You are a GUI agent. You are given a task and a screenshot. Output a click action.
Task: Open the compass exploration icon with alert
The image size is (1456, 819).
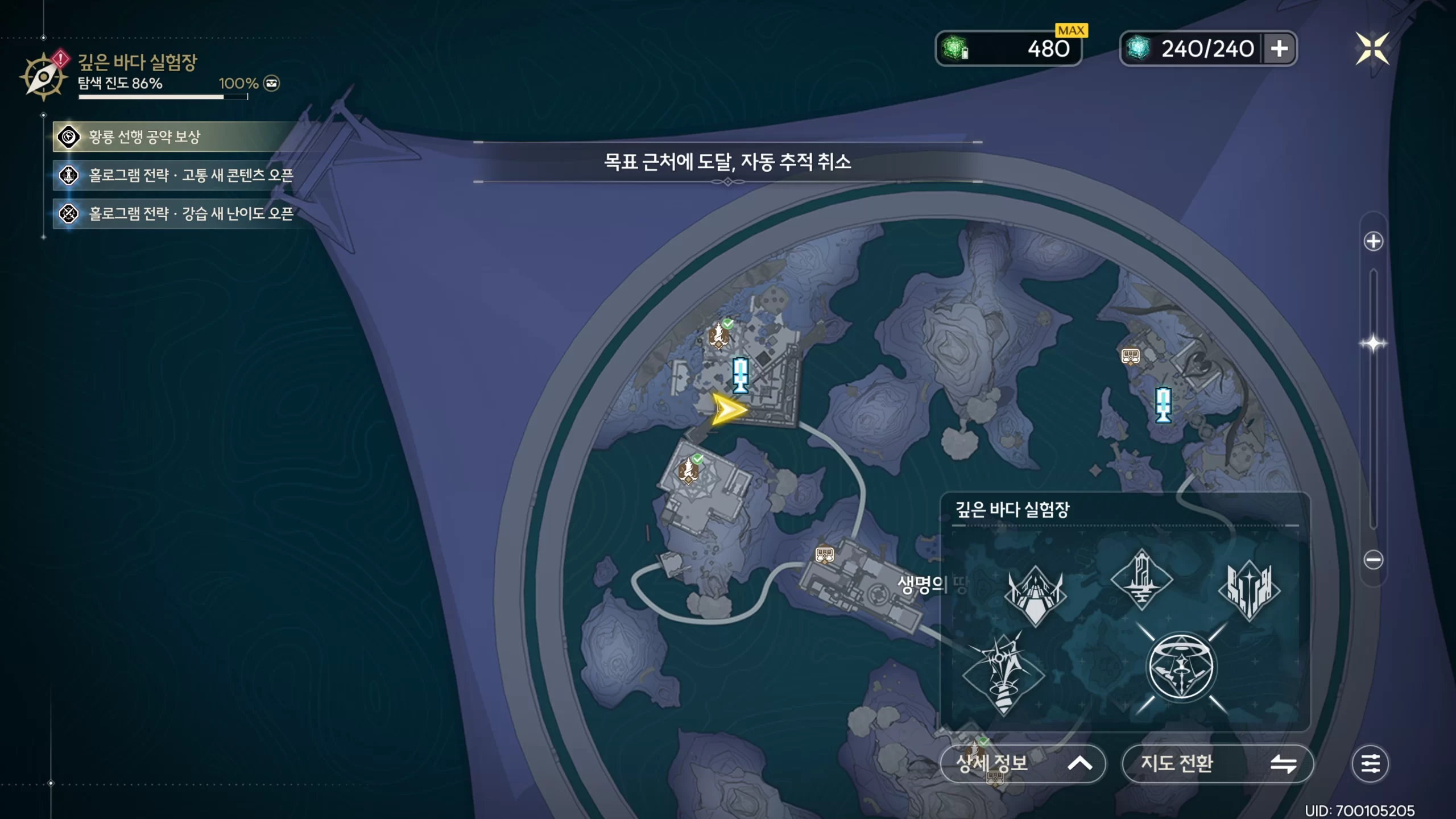43,77
